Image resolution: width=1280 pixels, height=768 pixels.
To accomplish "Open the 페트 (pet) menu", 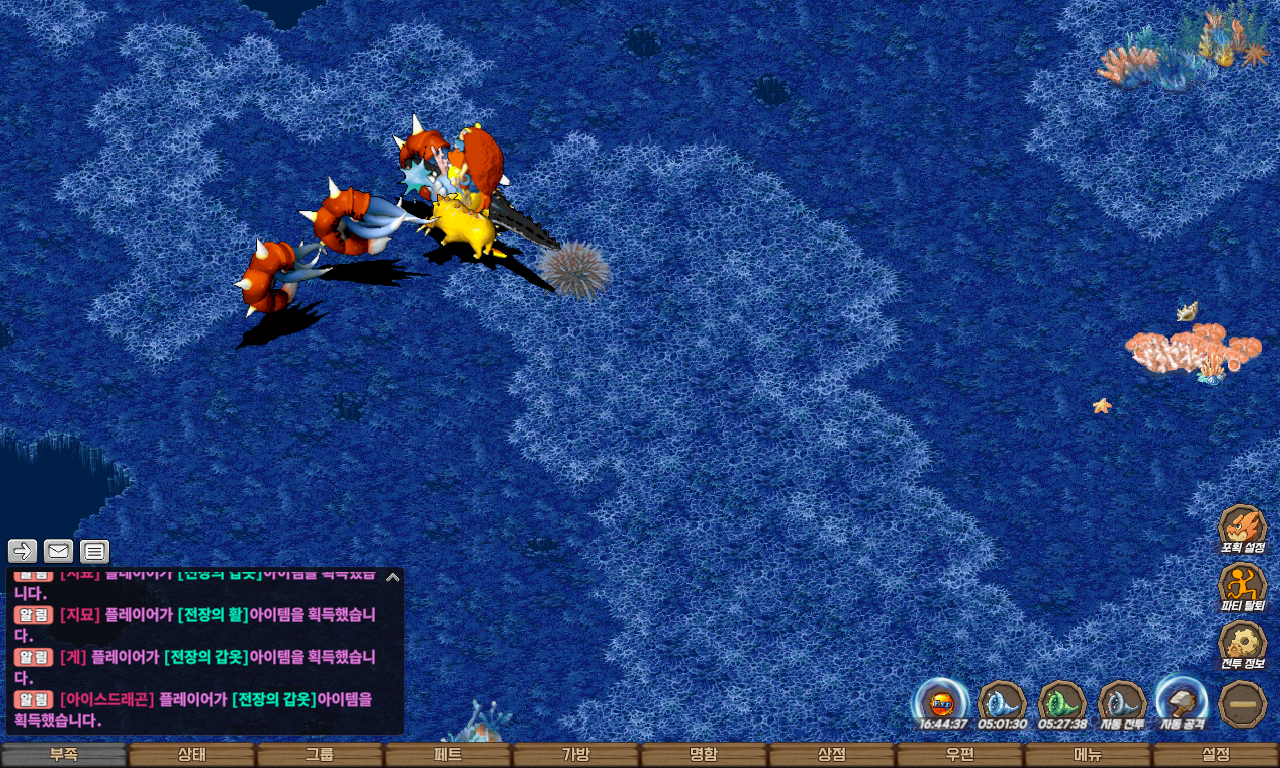I will click(x=448, y=755).
